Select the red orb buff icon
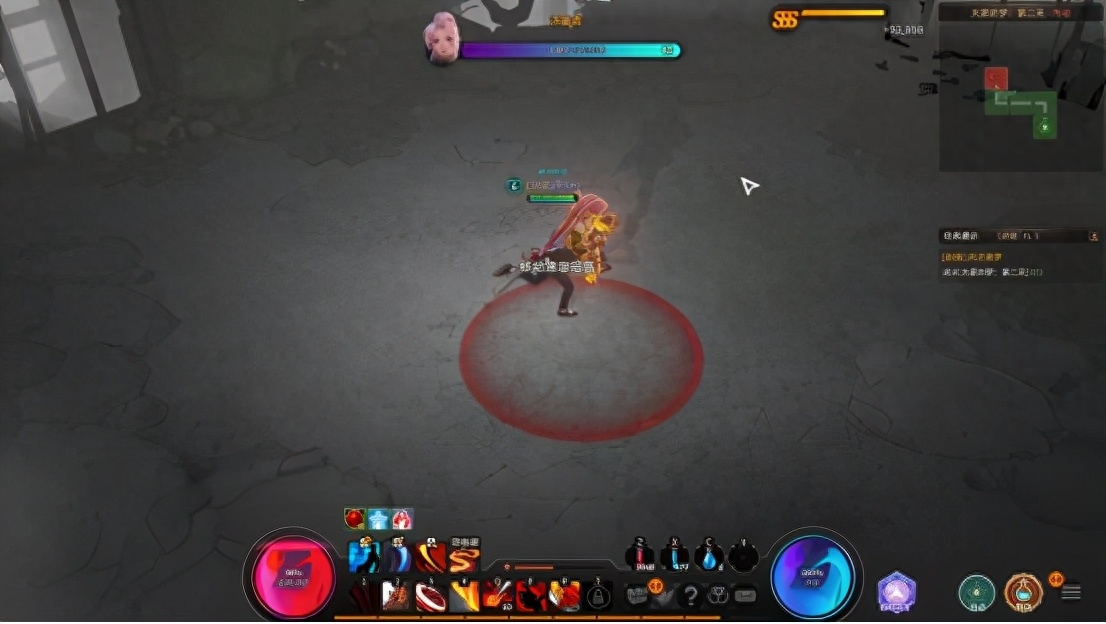This screenshot has width=1106, height=624. click(355, 518)
